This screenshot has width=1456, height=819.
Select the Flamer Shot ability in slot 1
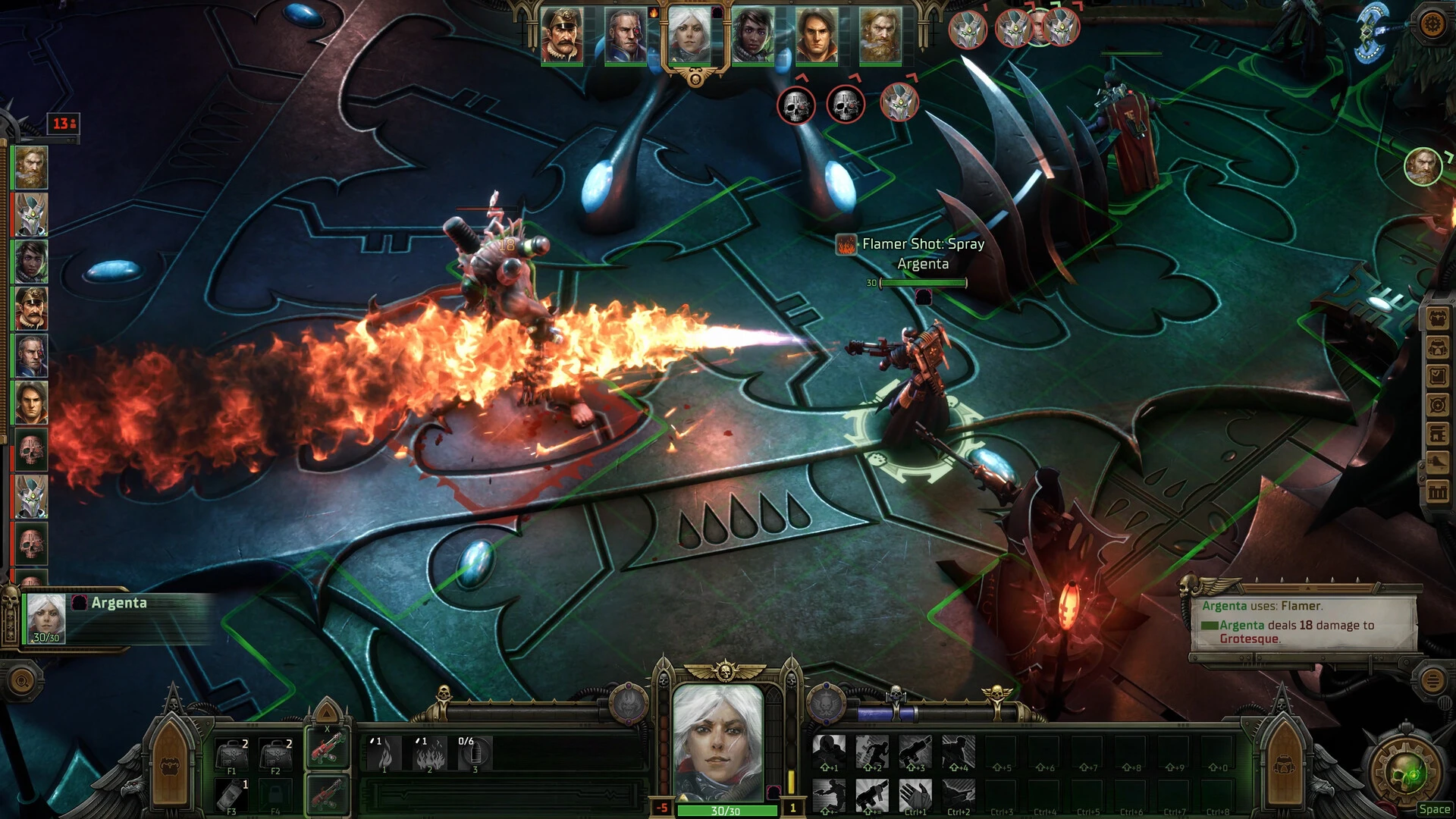click(x=384, y=753)
